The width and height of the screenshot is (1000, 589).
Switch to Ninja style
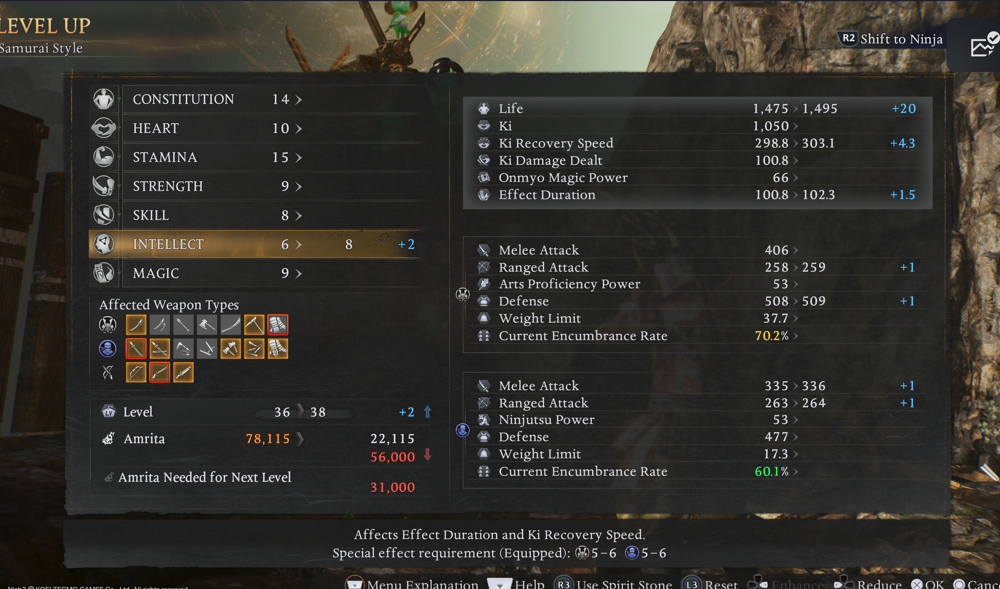click(x=891, y=39)
